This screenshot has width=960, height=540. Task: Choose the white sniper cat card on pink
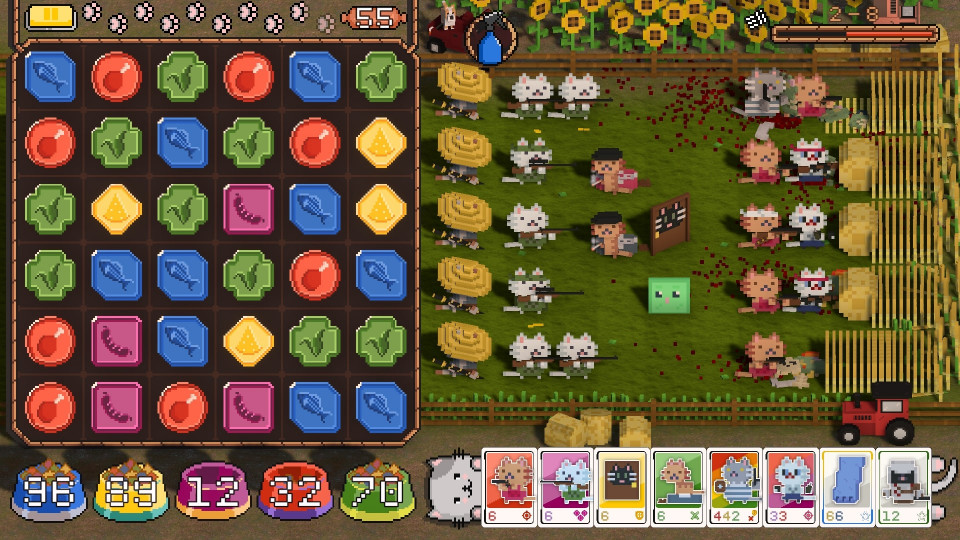(567, 487)
